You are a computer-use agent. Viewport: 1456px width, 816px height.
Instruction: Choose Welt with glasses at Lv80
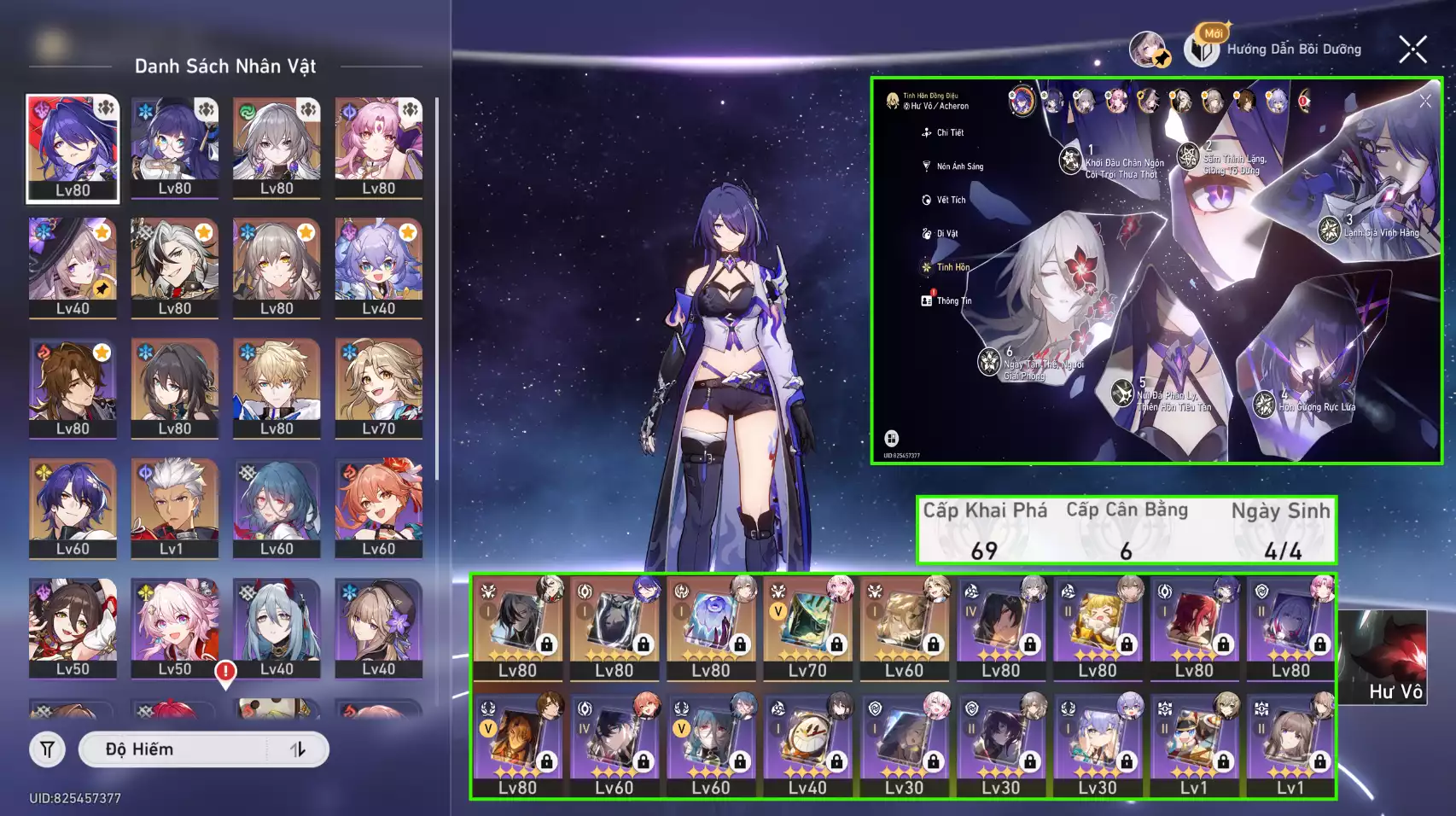coord(73,388)
